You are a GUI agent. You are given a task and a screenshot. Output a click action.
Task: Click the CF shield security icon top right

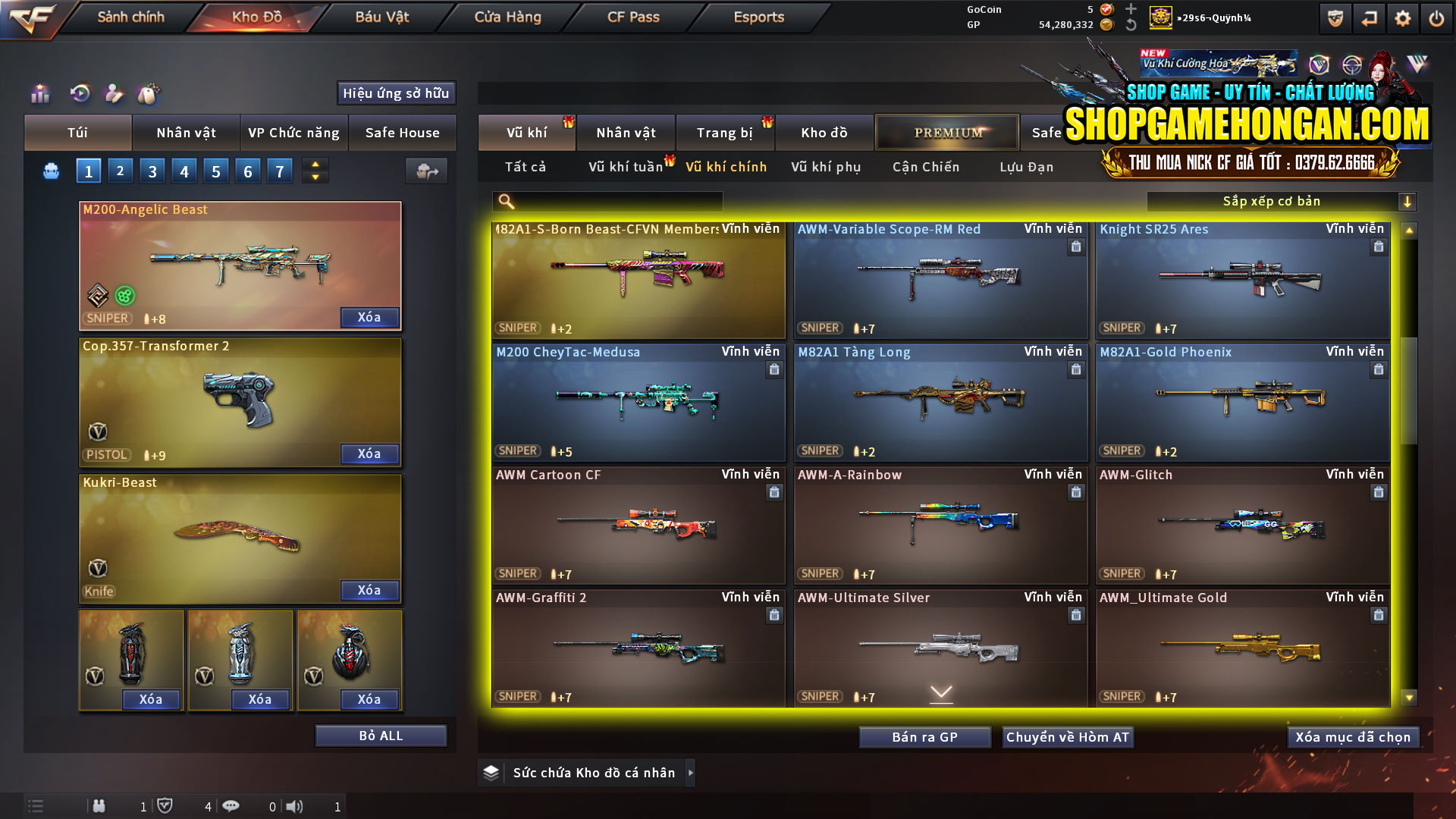pyautogui.click(x=1335, y=17)
